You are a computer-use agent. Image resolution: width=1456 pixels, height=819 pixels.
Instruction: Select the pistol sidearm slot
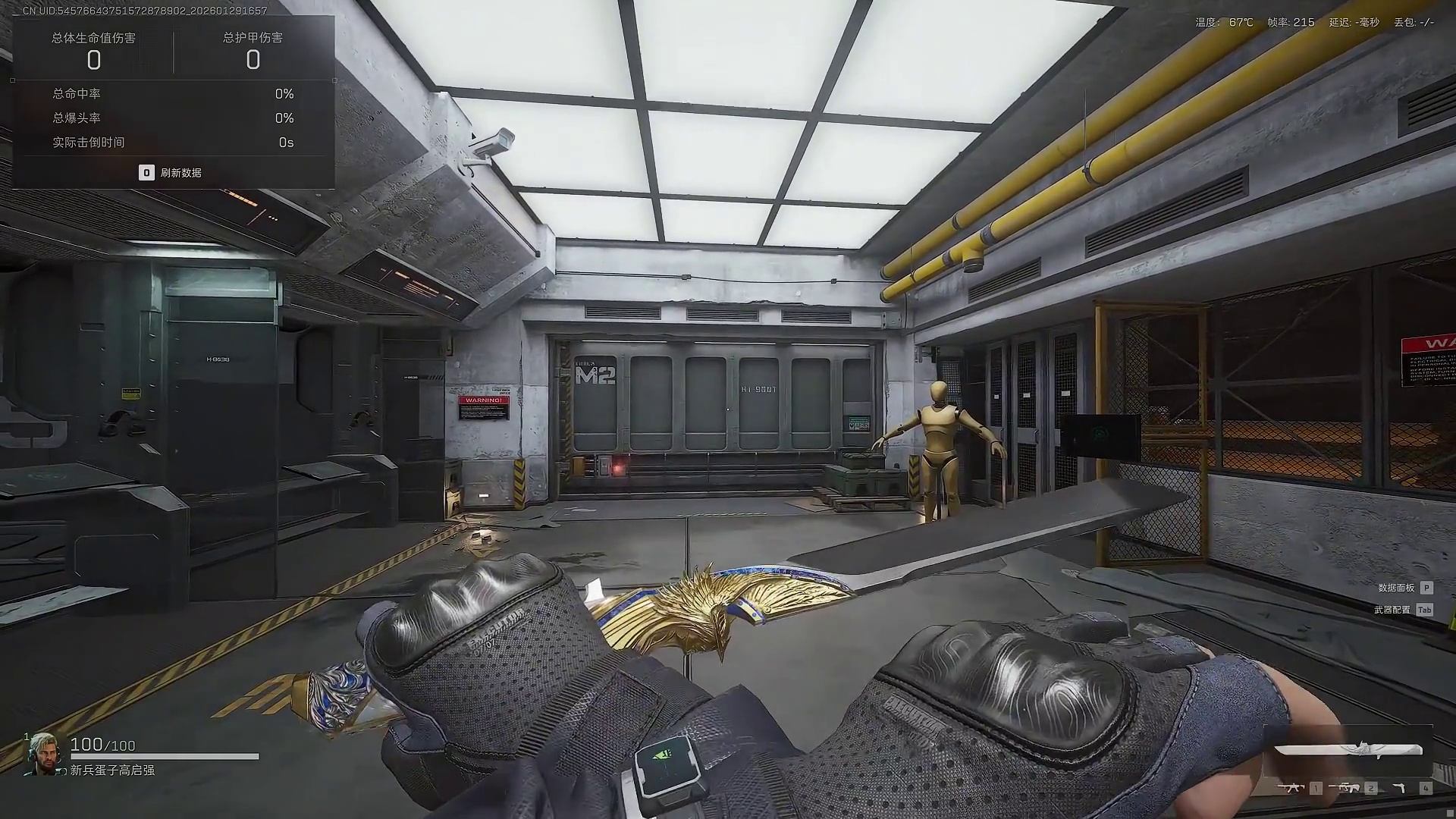click(x=1400, y=789)
